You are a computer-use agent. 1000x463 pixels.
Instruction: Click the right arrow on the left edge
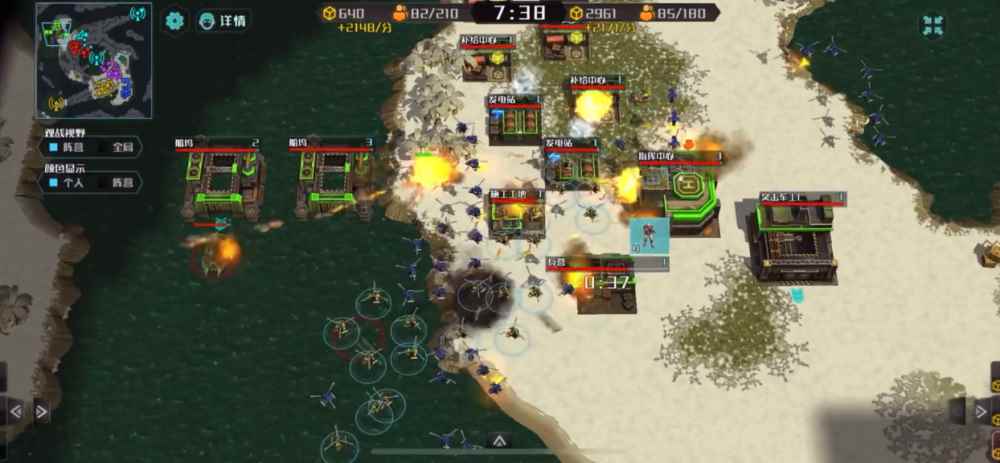pos(41,410)
